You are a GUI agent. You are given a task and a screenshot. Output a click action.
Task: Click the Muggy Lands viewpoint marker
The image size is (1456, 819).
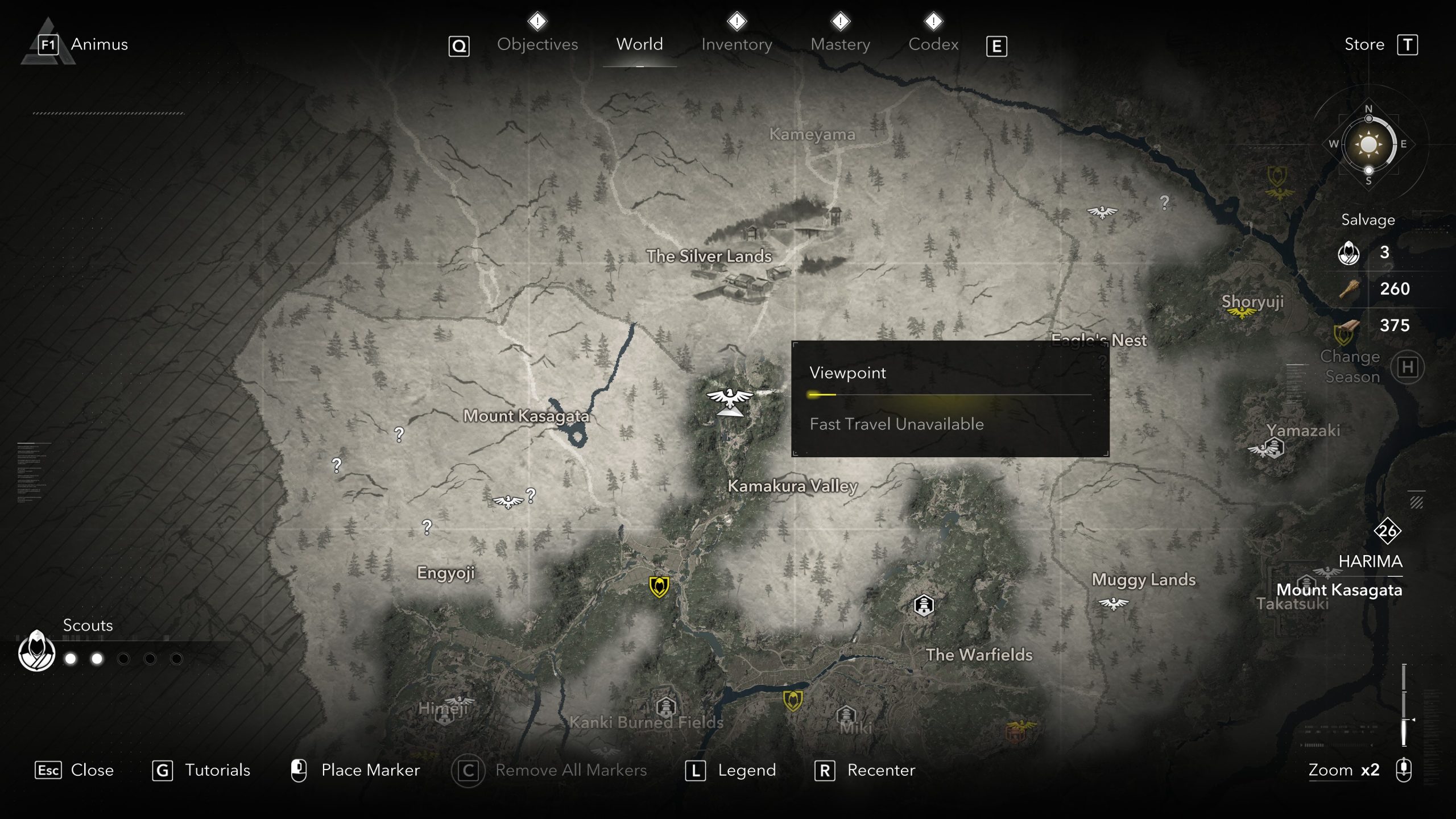pyautogui.click(x=1112, y=603)
